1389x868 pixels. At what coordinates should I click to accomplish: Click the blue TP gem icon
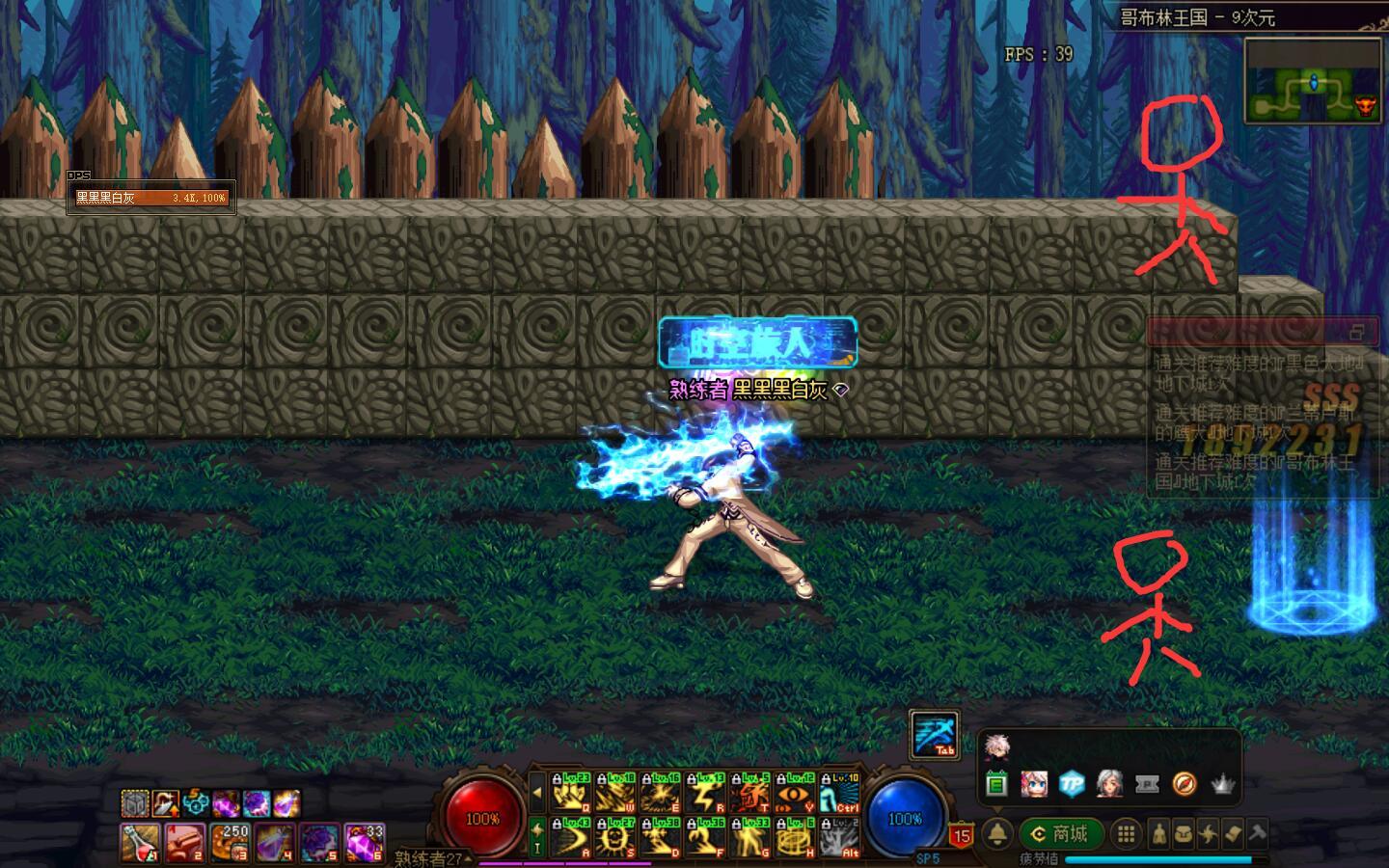pyautogui.click(x=1071, y=785)
